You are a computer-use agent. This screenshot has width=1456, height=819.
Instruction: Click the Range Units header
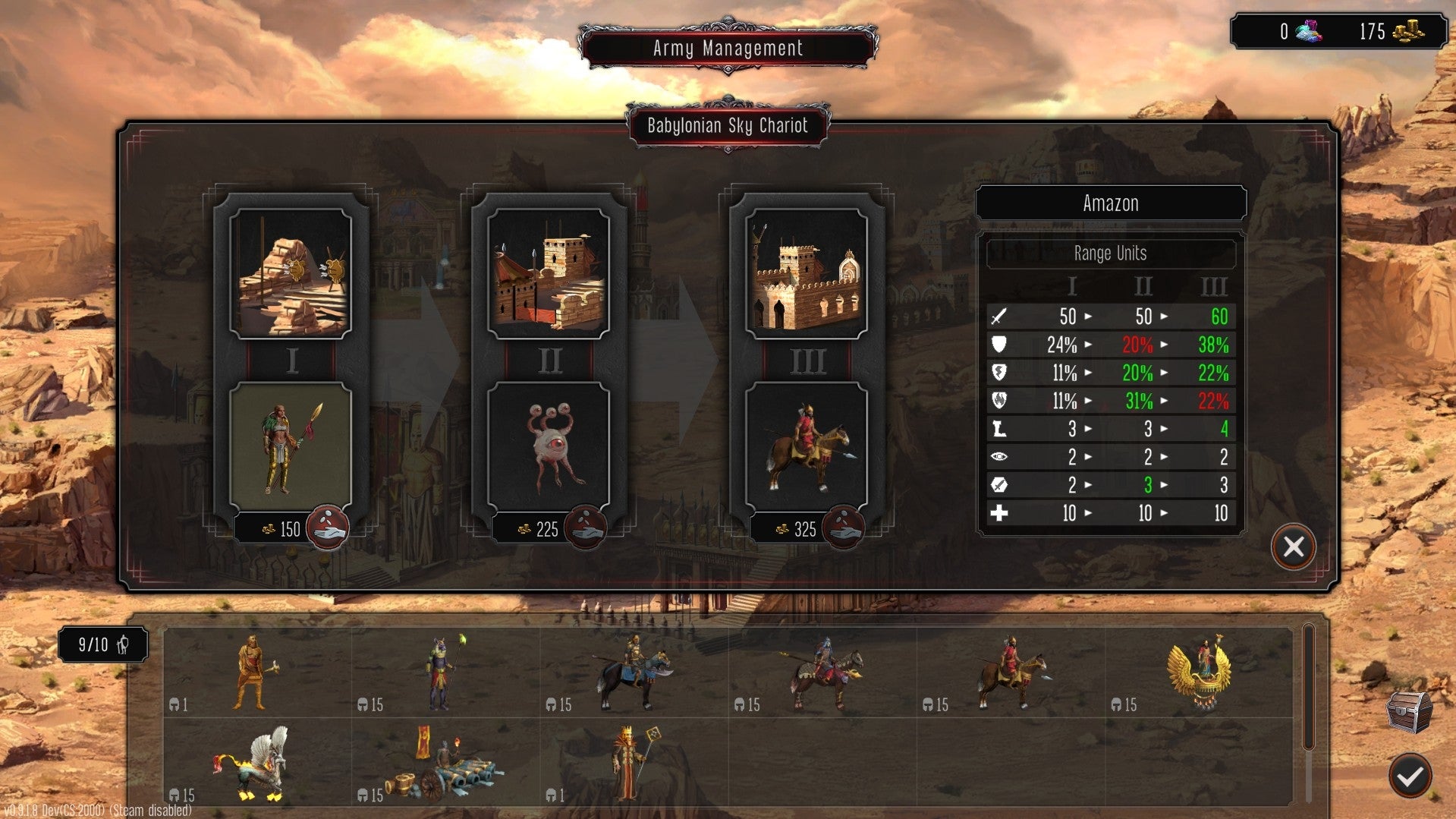(1110, 254)
